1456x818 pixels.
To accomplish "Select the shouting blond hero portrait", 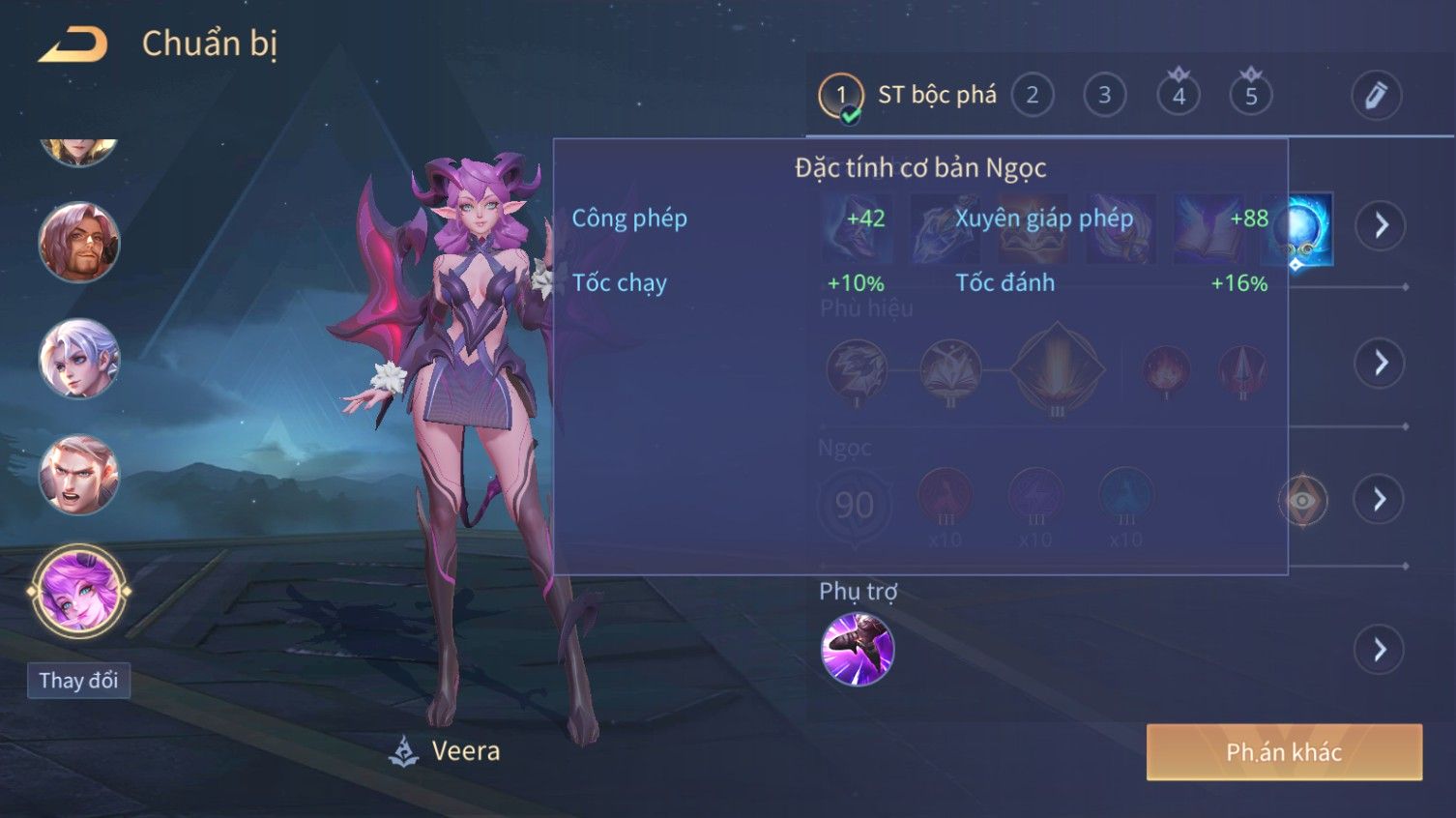I will tap(78, 475).
